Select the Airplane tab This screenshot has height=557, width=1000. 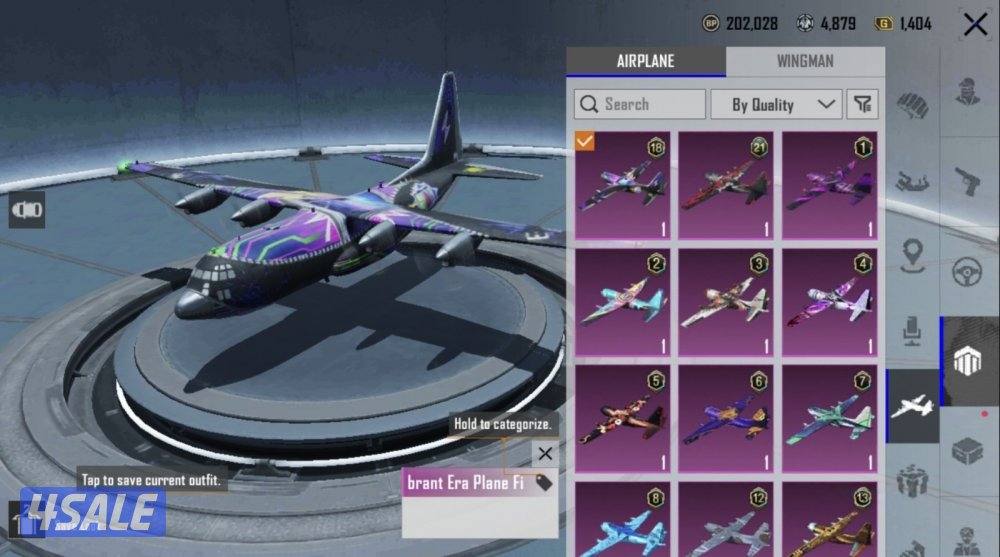645,61
